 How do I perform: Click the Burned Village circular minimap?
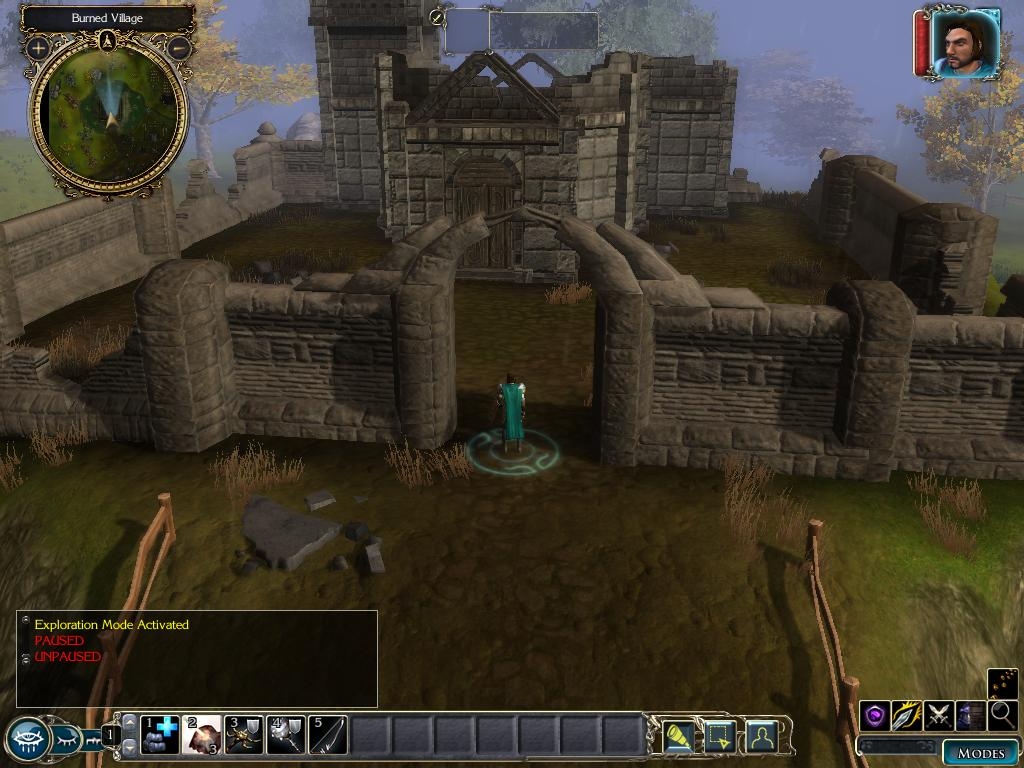click(x=109, y=118)
